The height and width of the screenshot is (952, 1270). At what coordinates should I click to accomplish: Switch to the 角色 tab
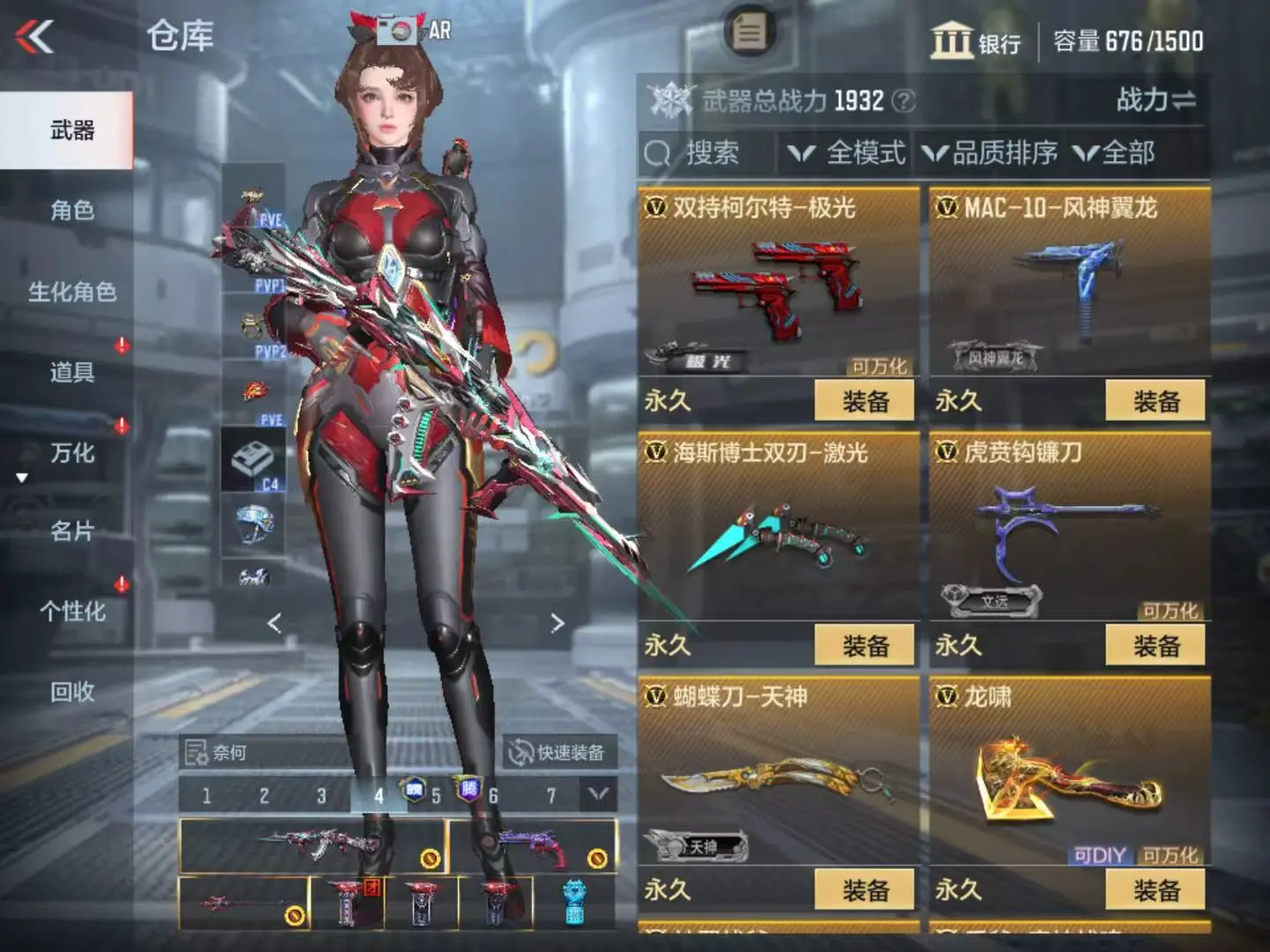tap(71, 211)
